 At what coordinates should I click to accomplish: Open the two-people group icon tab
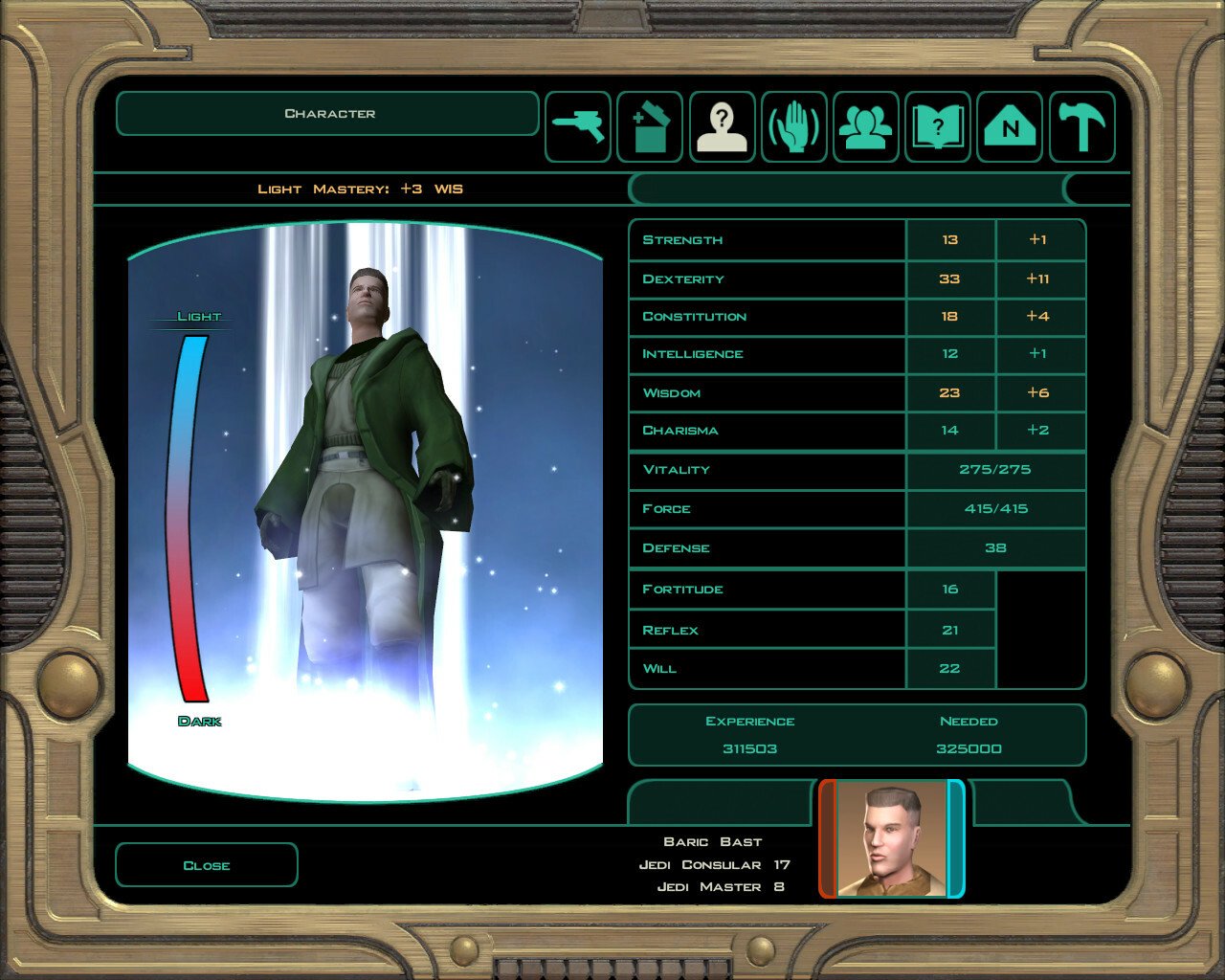click(x=865, y=127)
